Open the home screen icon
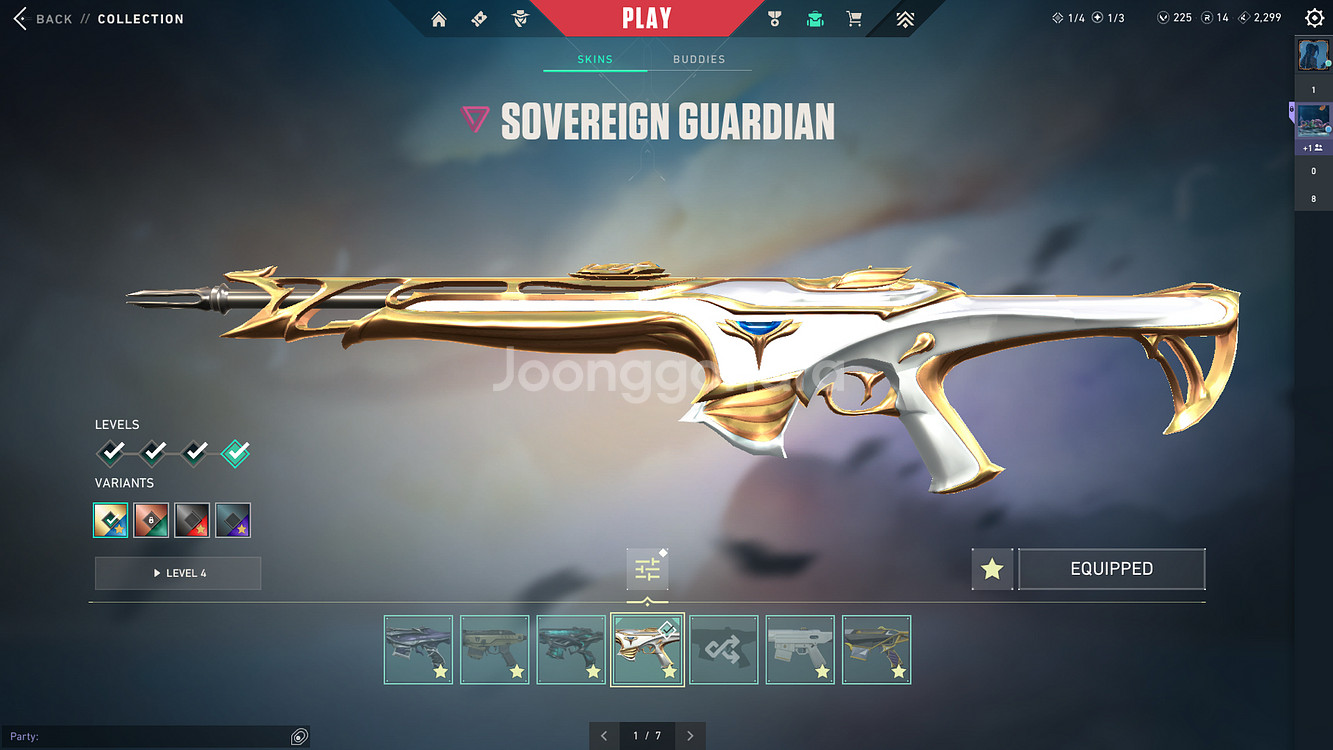The height and width of the screenshot is (750, 1333). (438, 19)
